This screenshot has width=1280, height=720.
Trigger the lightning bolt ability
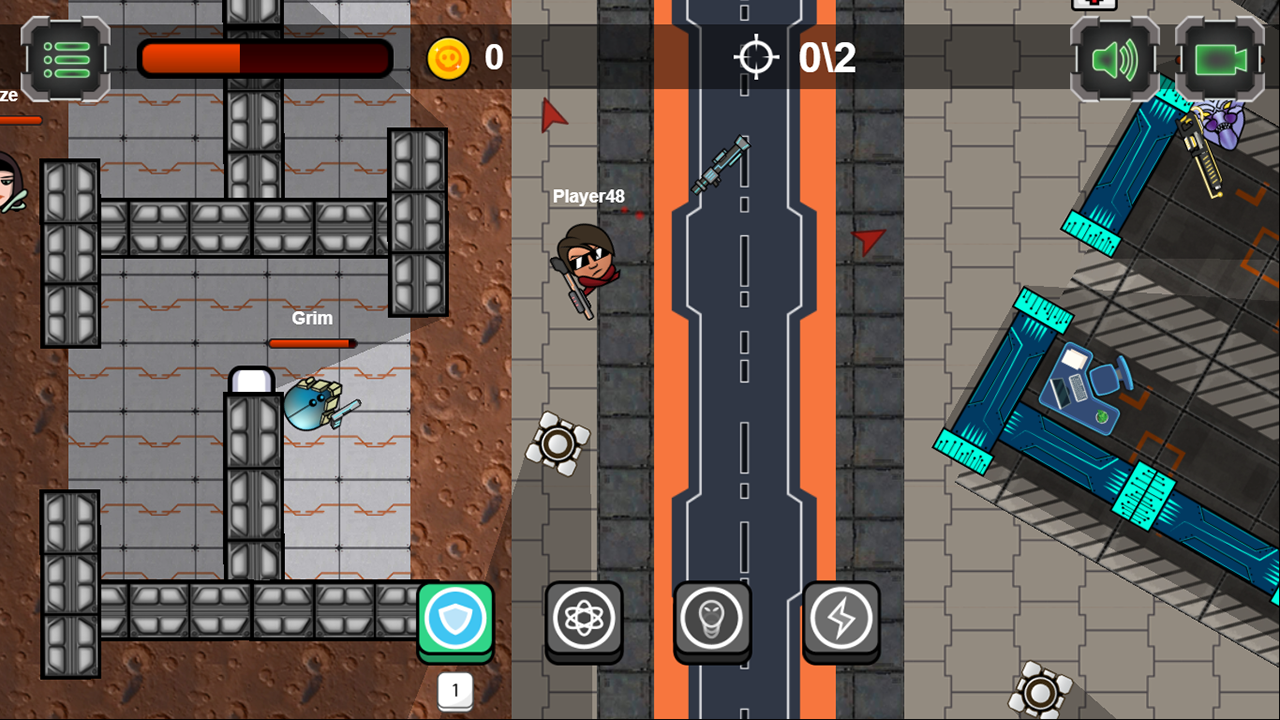[x=841, y=618]
